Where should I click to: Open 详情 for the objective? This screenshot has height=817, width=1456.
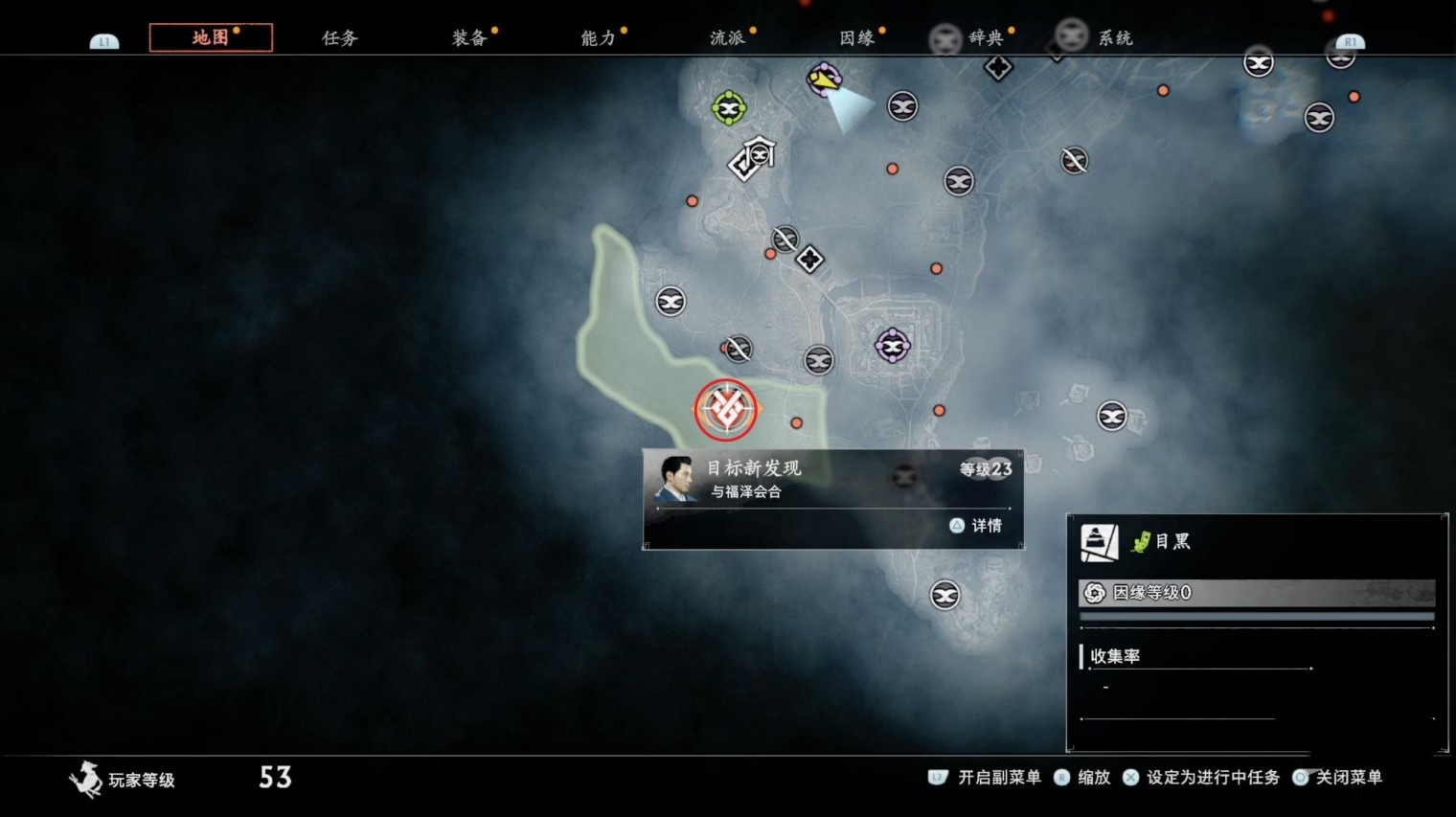coord(977,525)
